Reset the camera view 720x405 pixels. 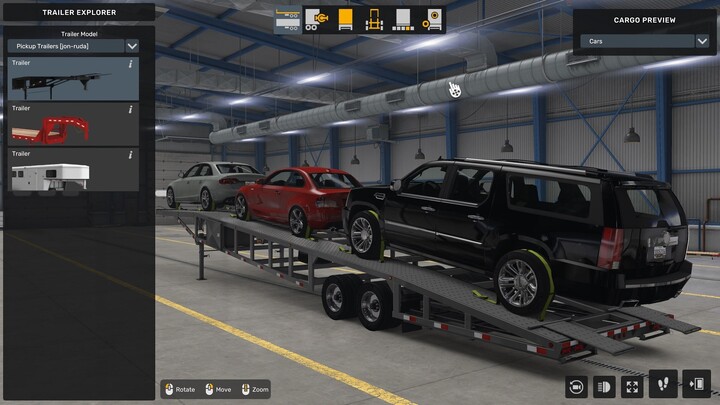575,386
